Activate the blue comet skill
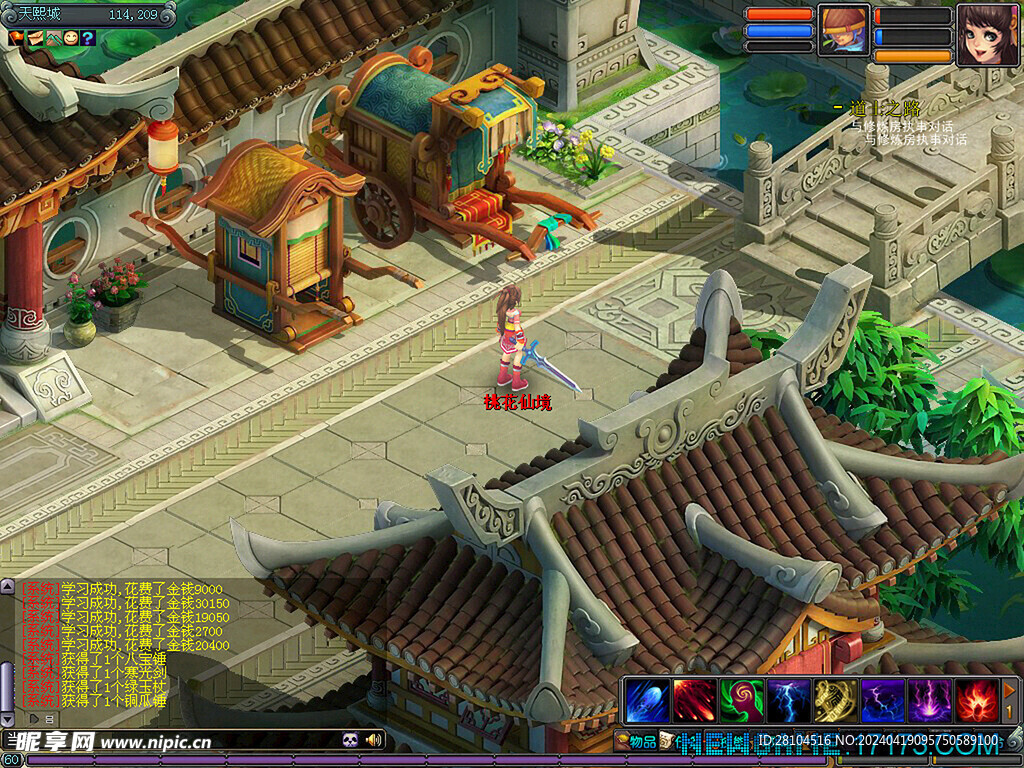This screenshot has height=768, width=1024. (647, 700)
